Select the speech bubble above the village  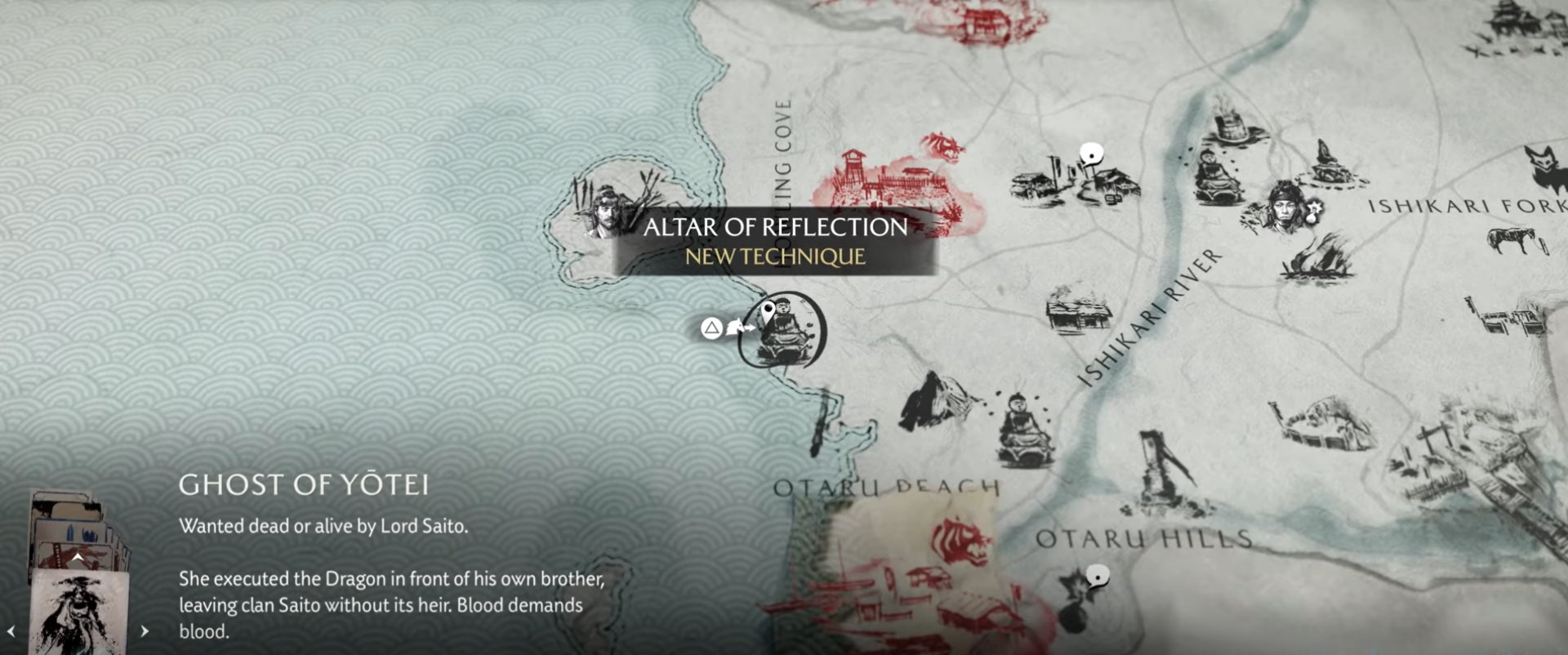click(1091, 154)
